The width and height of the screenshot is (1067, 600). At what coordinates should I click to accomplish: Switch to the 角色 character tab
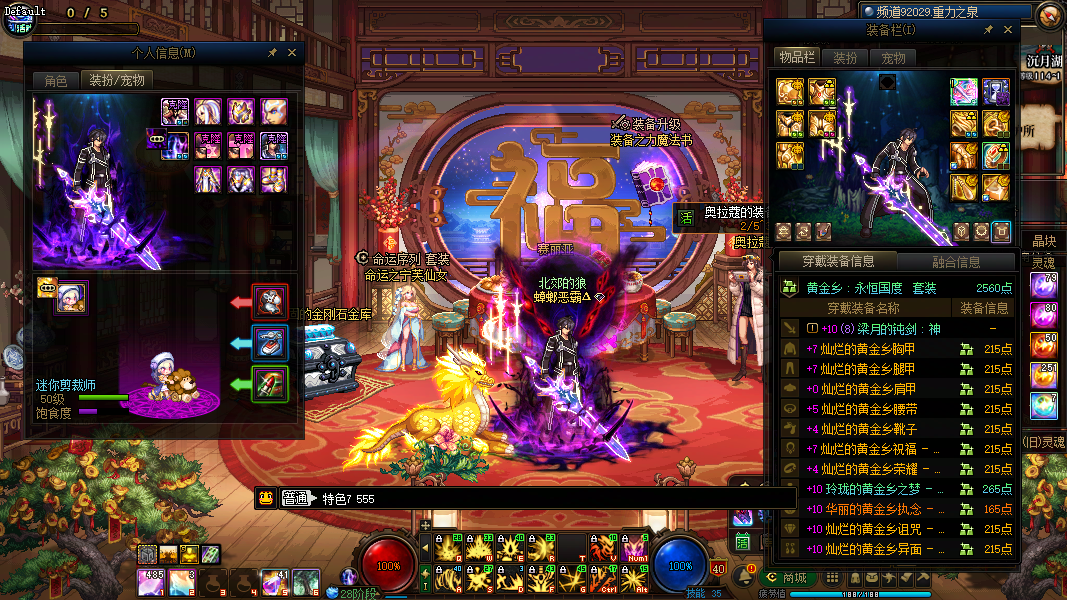click(x=56, y=80)
